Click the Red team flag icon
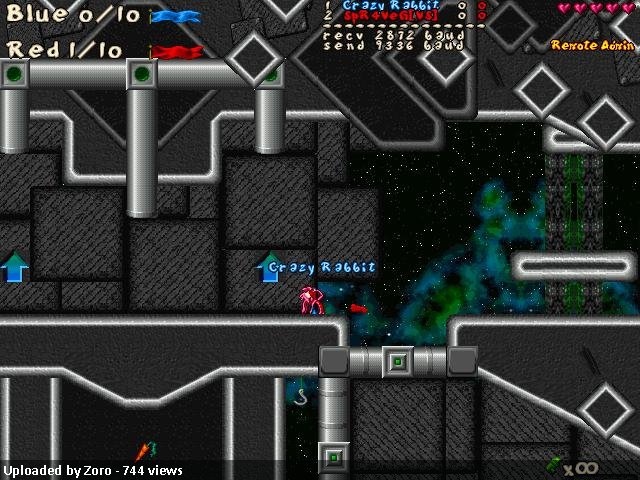This screenshot has width=640, height=480. tap(177, 51)
